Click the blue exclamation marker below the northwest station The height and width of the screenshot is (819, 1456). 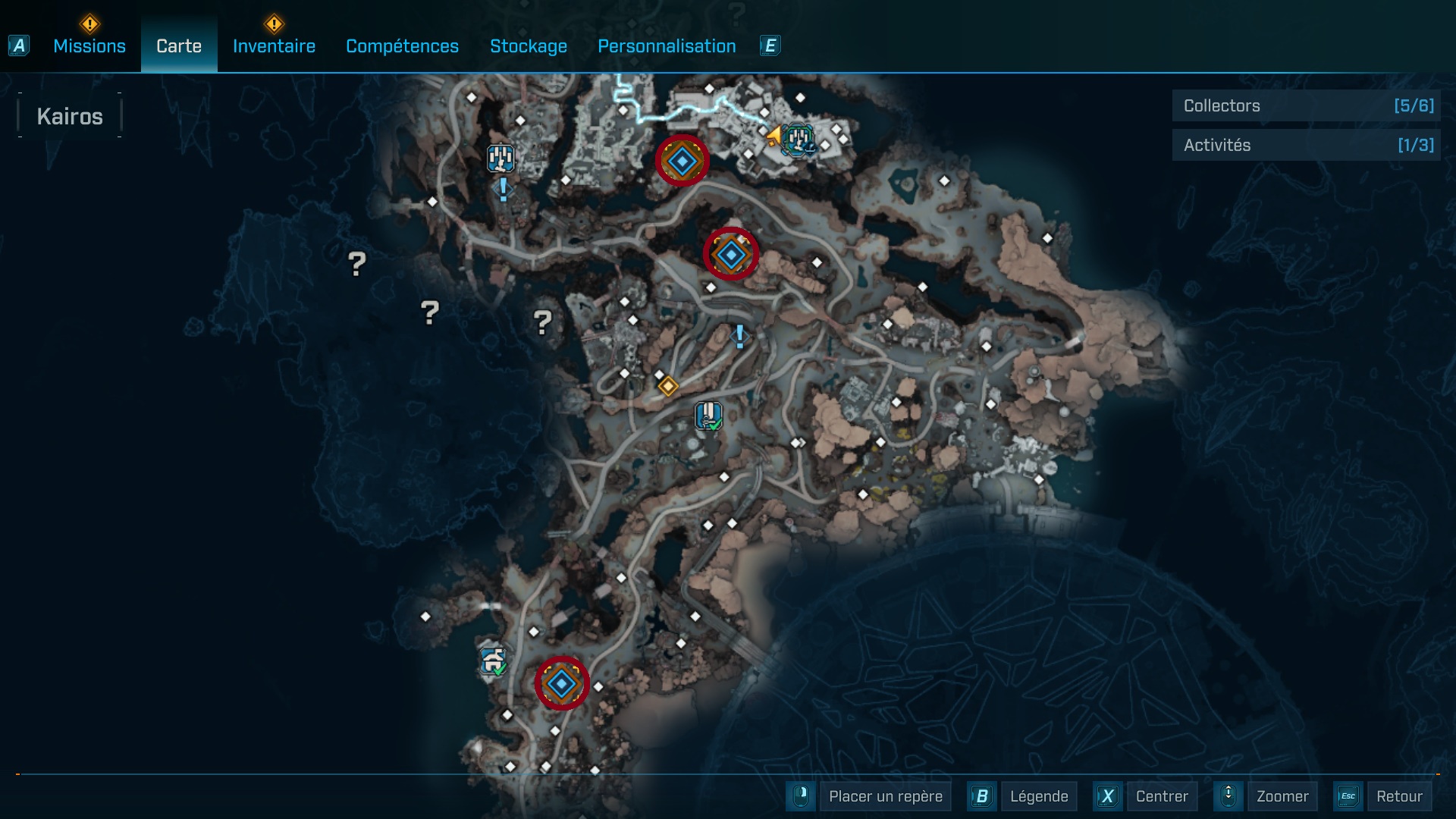pyautogui.click(x=502, y=190)
